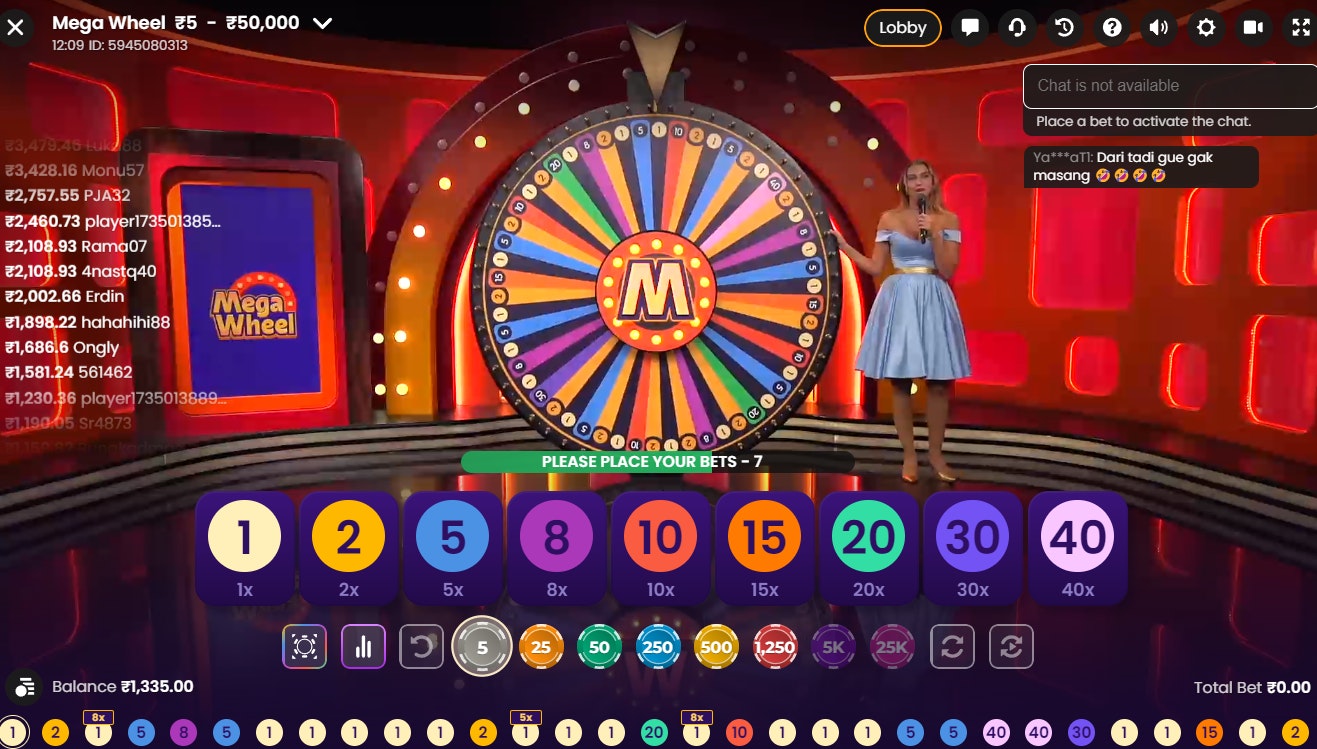Select the 500 value chip

[716, 646]
